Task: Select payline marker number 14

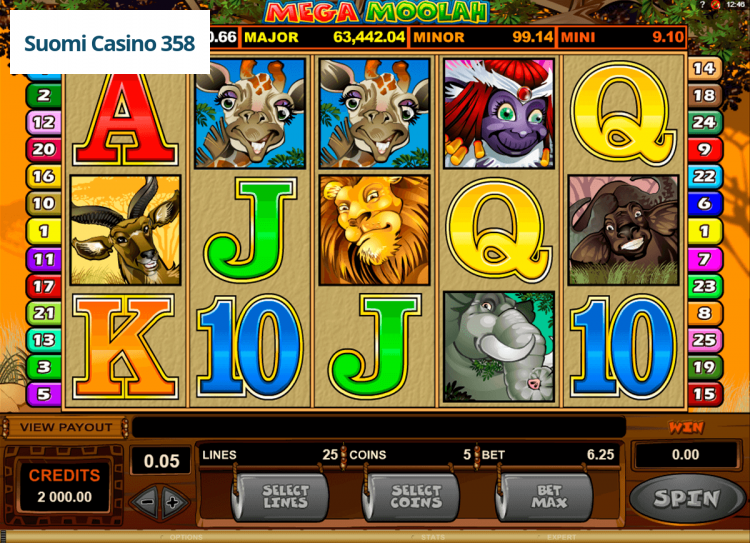Action: [x=705, y=68]
